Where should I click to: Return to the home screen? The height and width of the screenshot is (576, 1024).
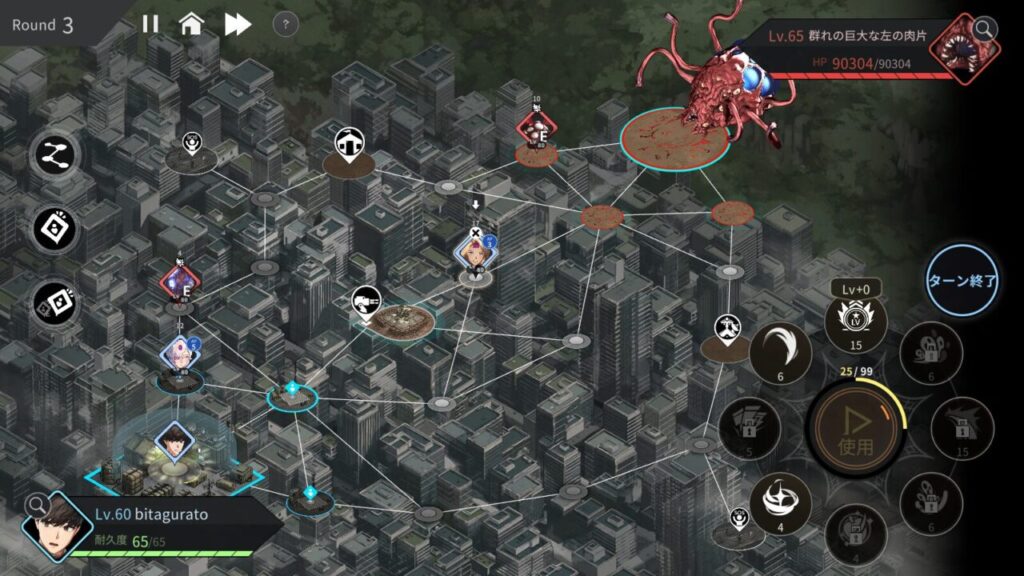(192, 24)
